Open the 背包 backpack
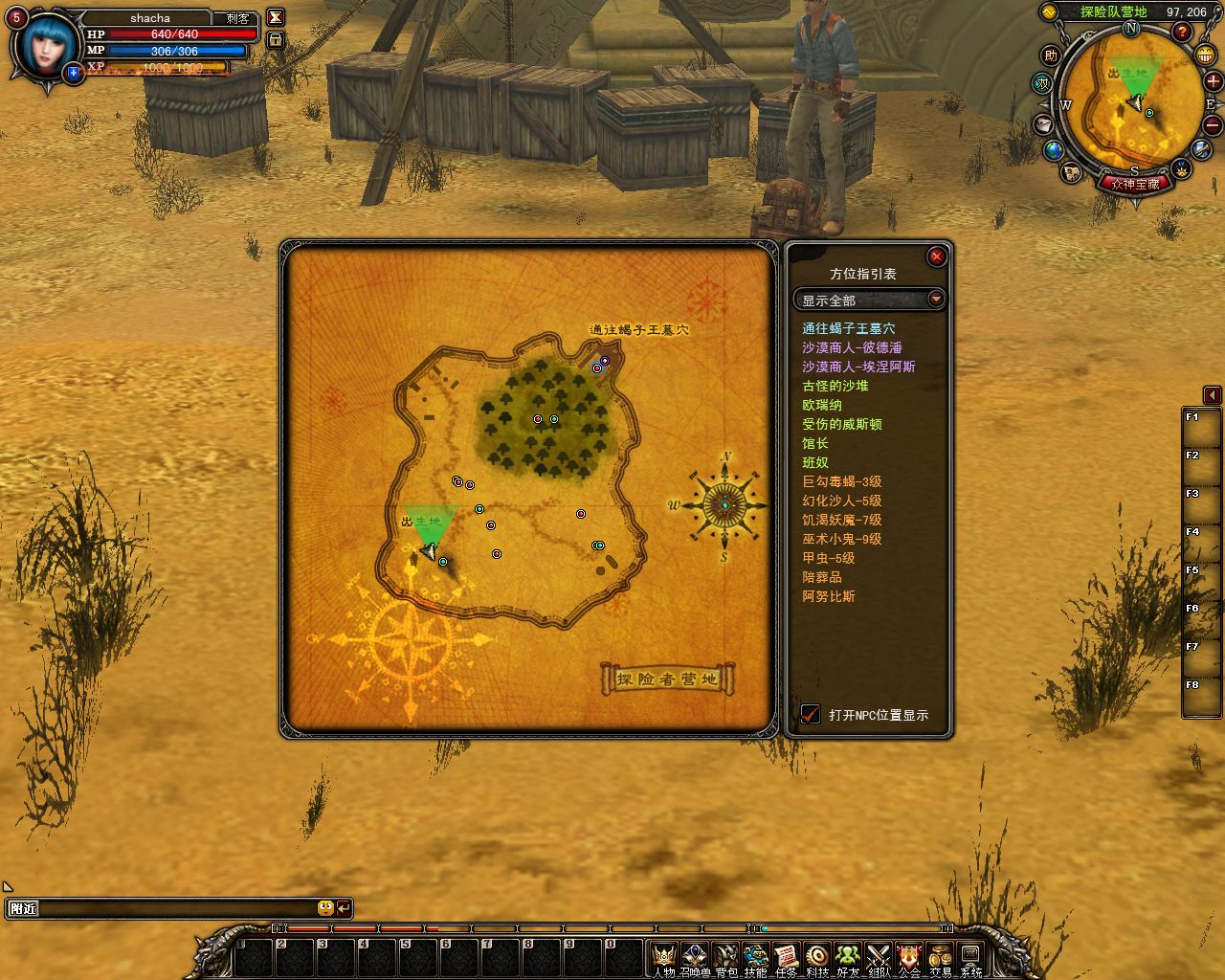1225x980 pixels. 725,957
